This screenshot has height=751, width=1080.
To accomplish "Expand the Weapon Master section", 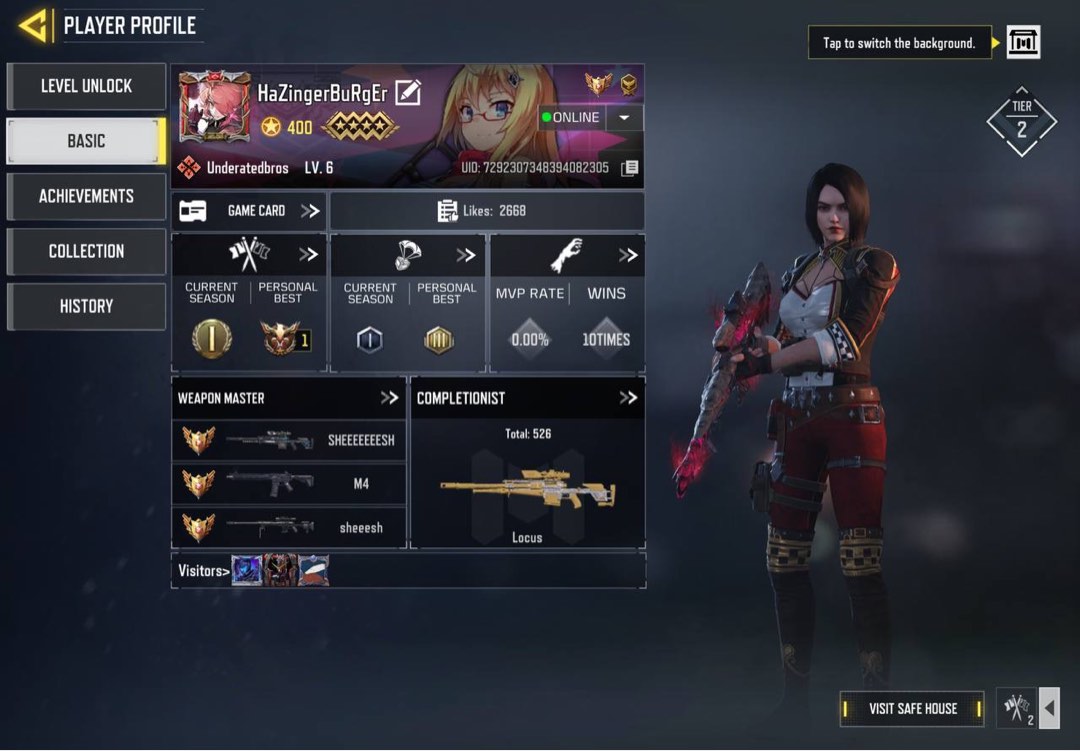I will coord(389,398).
